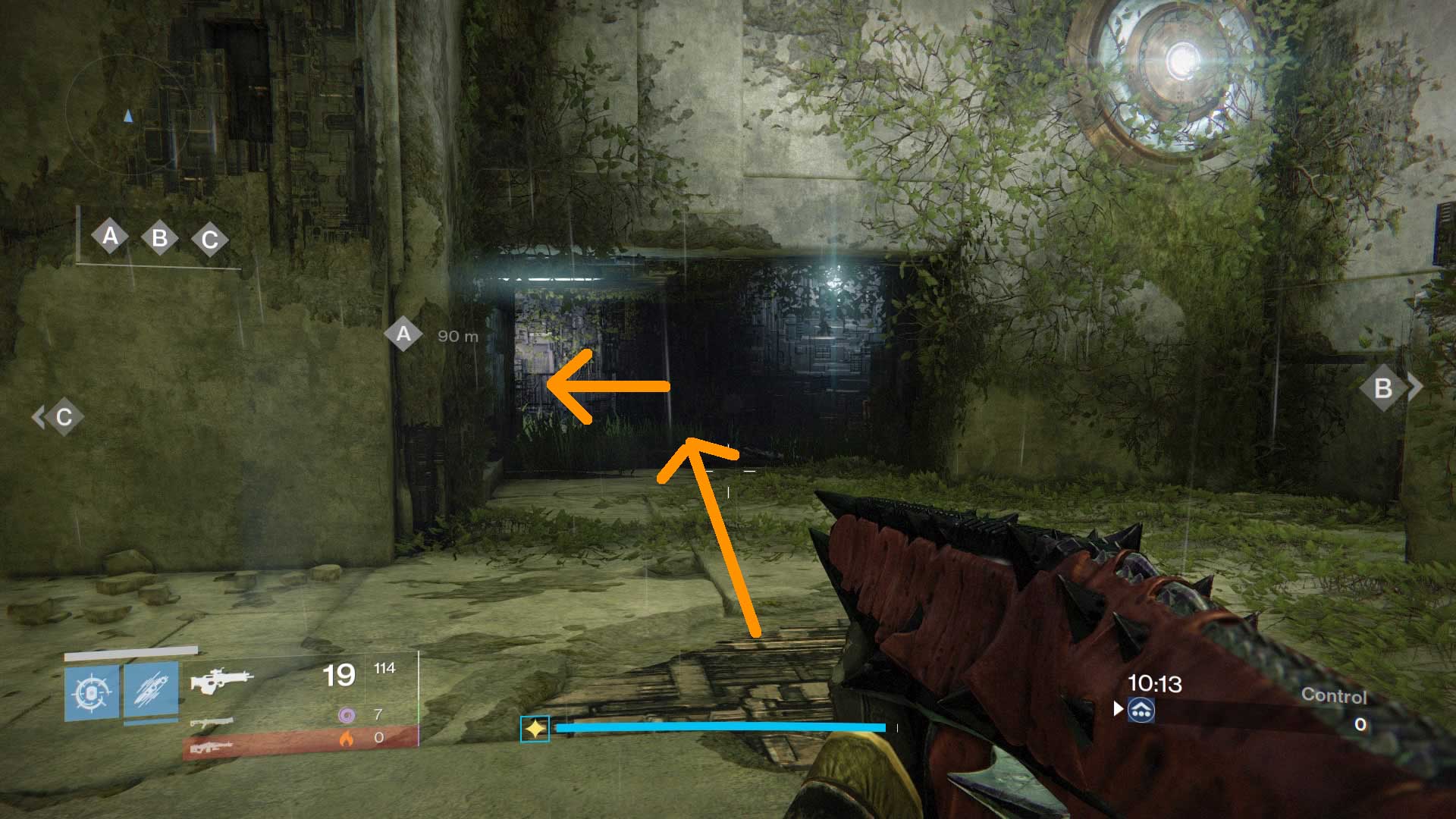Select the Control game mode label
Viewport: 1456px width, 819px height.
pos(1335,694)
